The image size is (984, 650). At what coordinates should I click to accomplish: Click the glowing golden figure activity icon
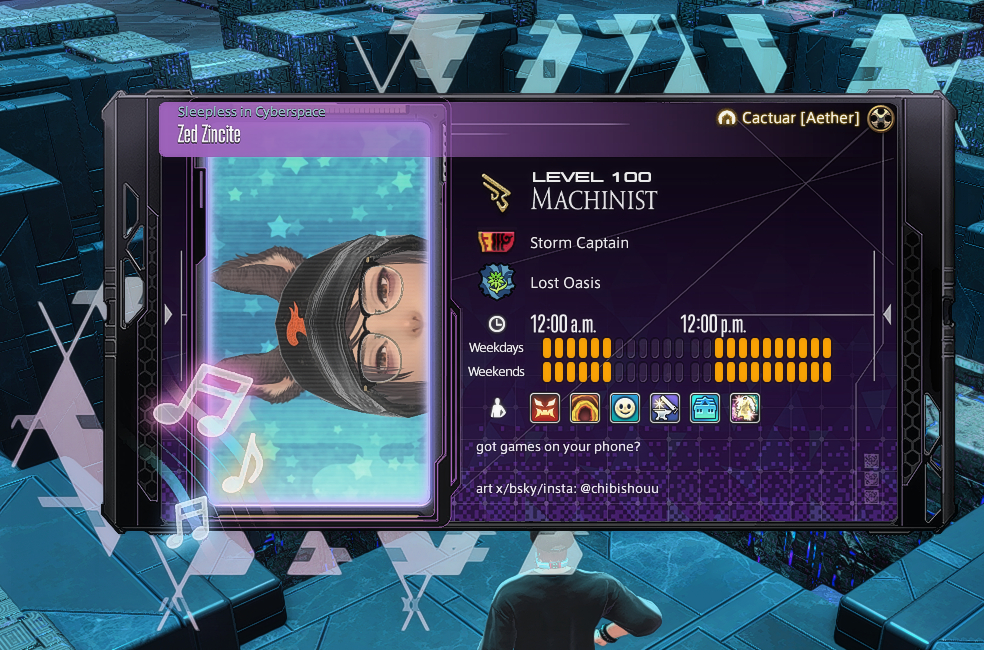pos(745,408)
